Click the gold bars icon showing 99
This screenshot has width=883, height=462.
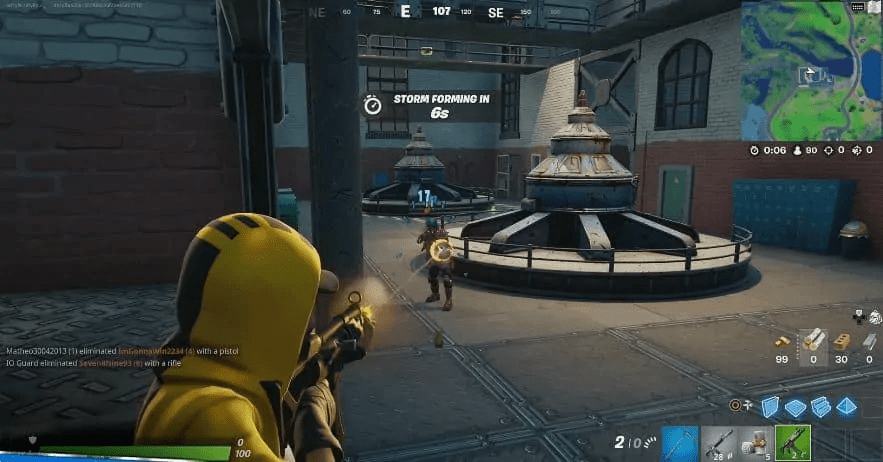(x=783, y=342)
